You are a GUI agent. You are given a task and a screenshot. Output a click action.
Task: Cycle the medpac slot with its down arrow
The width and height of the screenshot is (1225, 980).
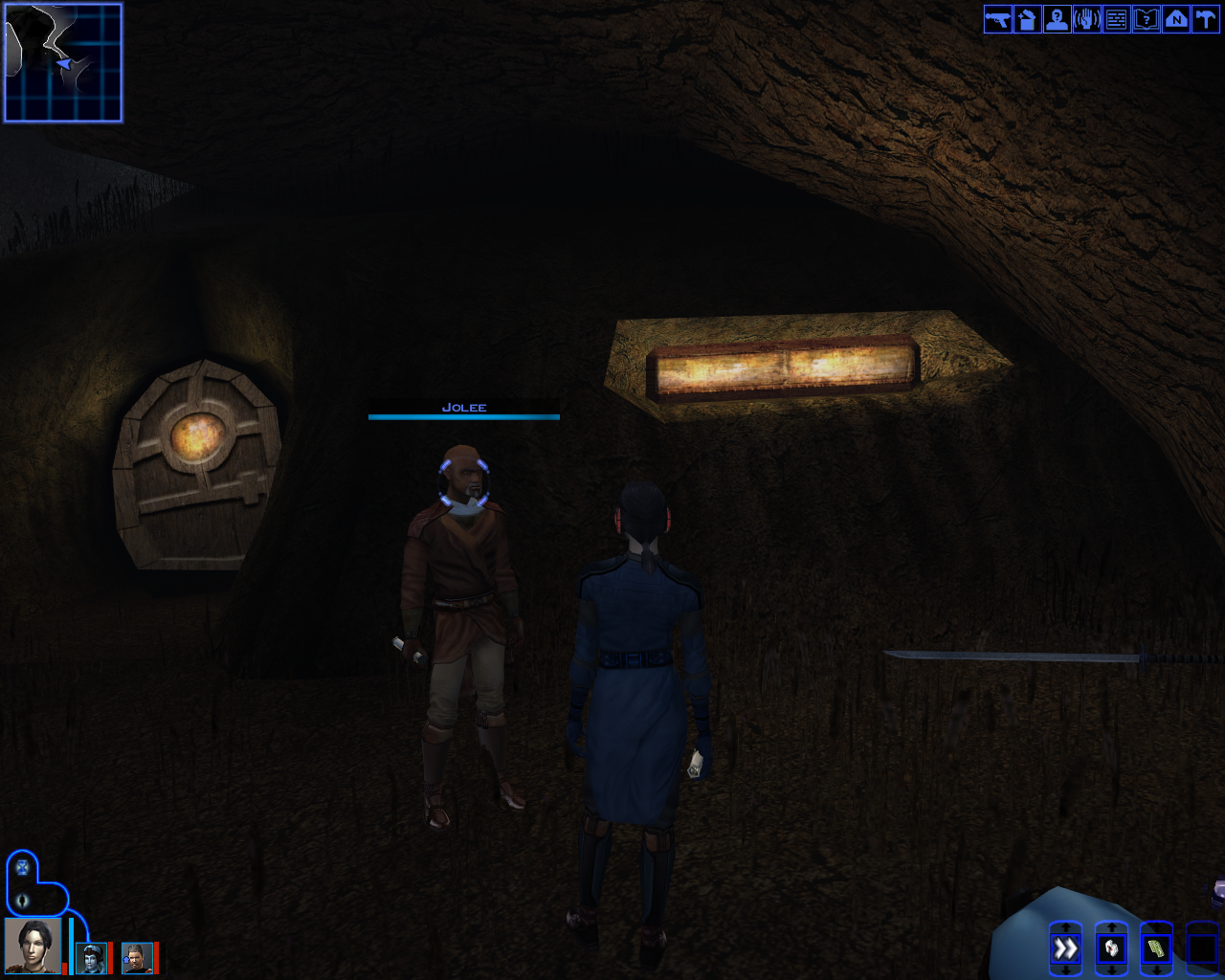tap(1111, 969)
